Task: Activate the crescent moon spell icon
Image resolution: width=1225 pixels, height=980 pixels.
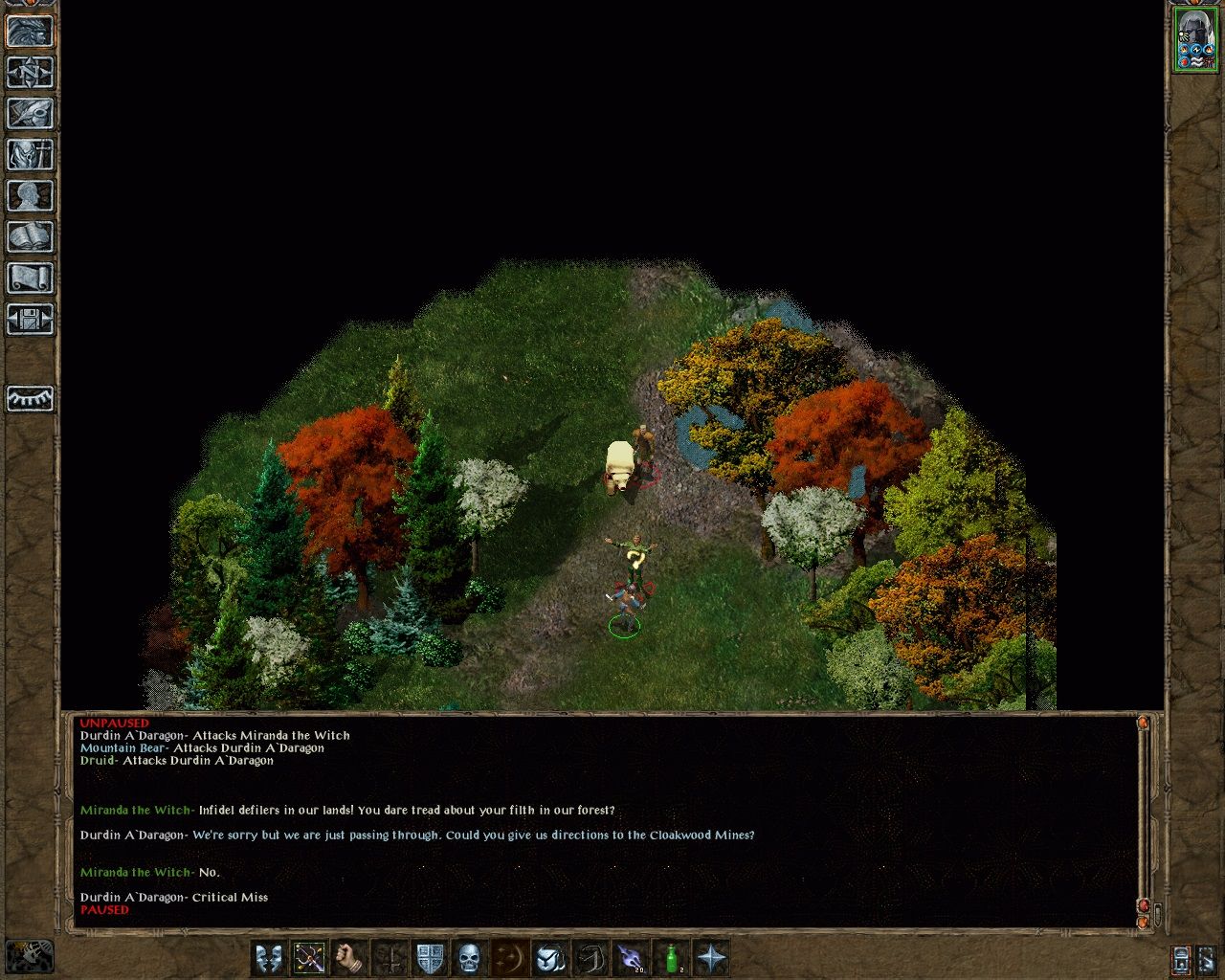Action: pyautogui.click(x=510, y=955)
